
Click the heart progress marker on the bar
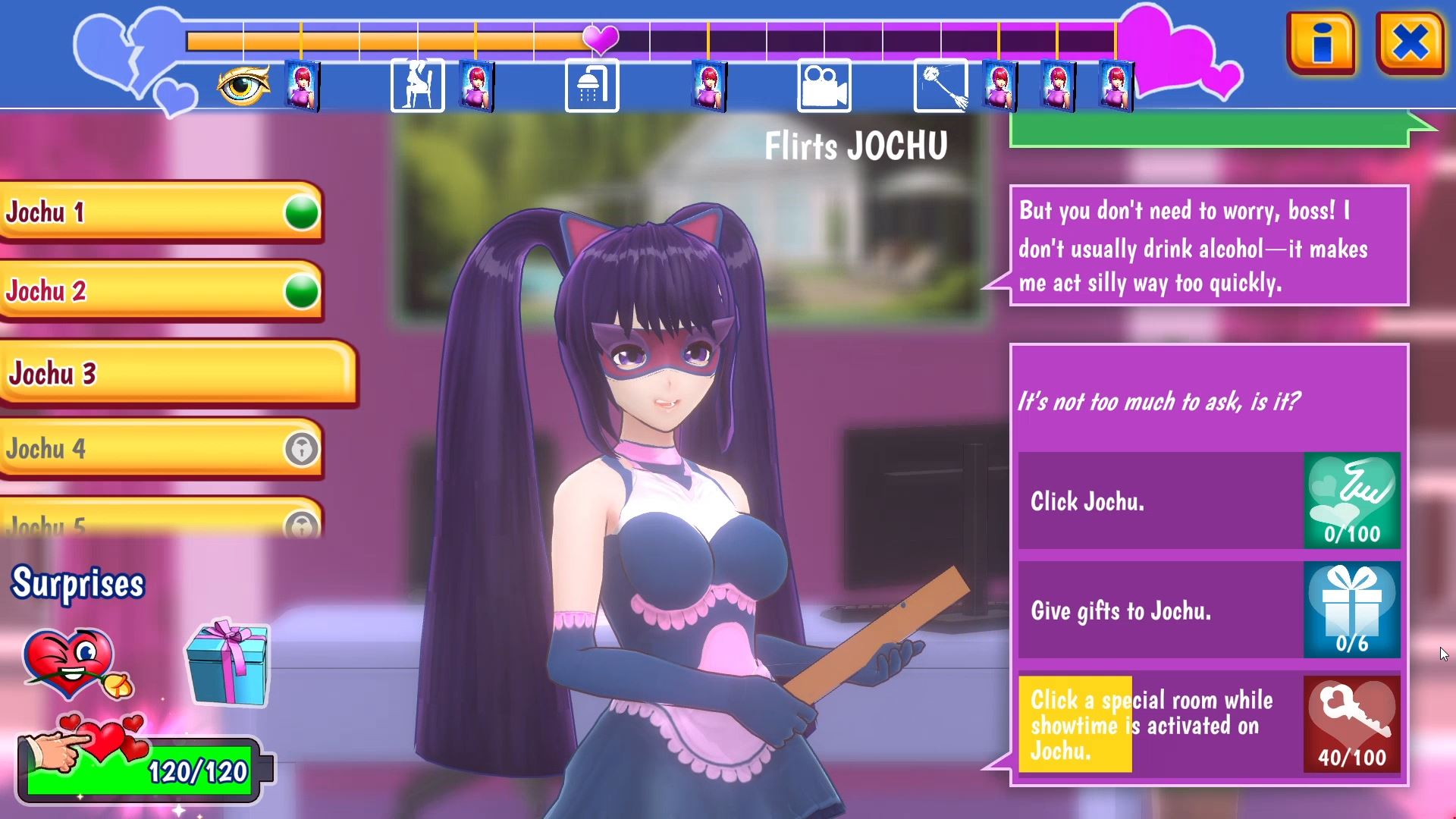coord(601,42)
